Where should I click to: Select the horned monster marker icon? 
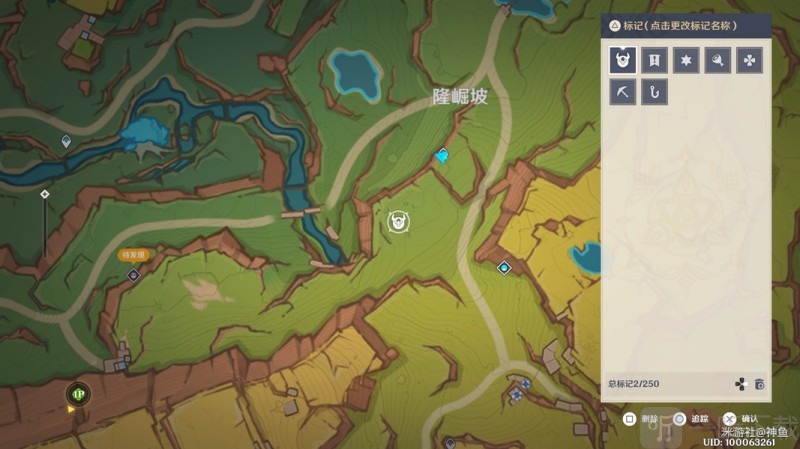click(622, 61)
